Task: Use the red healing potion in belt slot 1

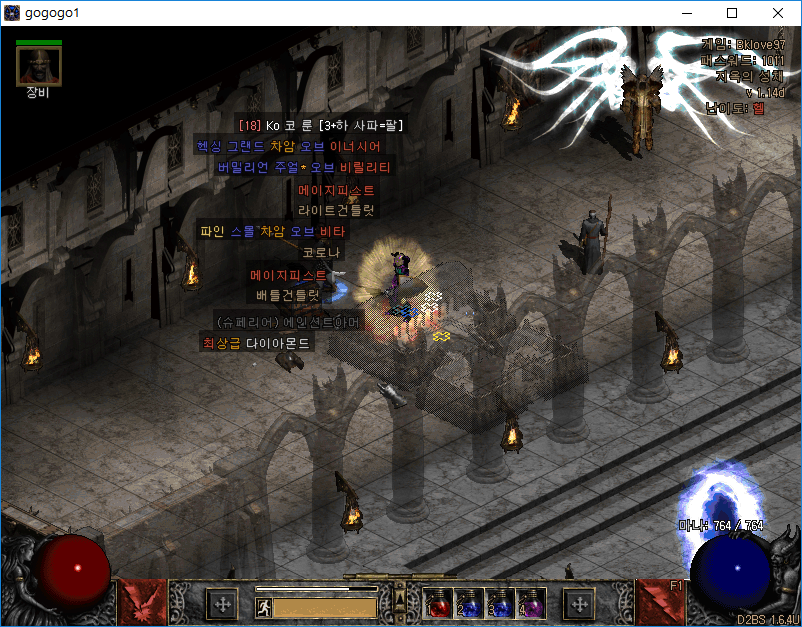Action: [437, 604]
